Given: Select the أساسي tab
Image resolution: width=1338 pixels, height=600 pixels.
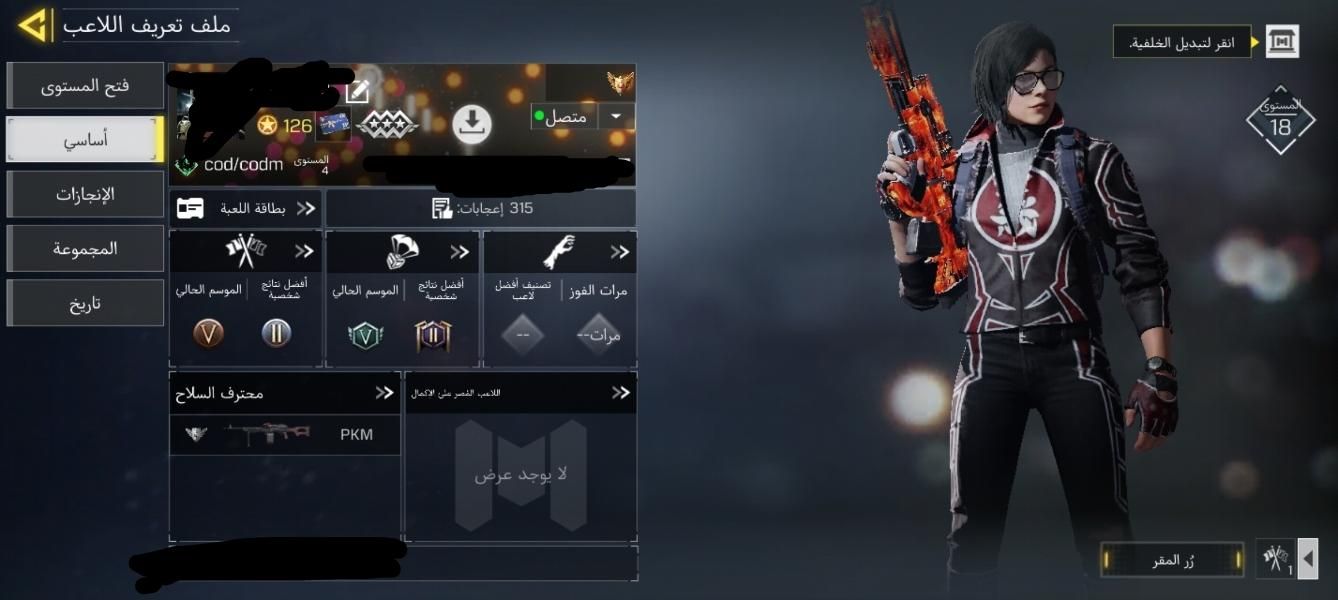Looking at the screenshot, I should coord(85,140).
